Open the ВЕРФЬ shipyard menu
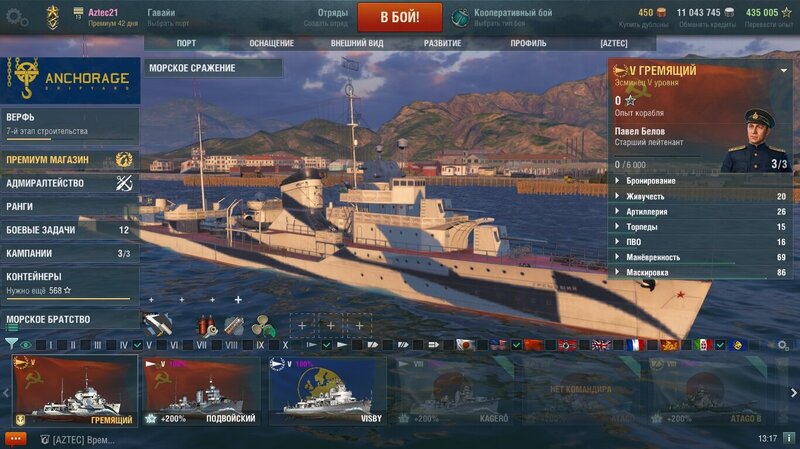Viewport: 800px width, 449px height. 68,123
